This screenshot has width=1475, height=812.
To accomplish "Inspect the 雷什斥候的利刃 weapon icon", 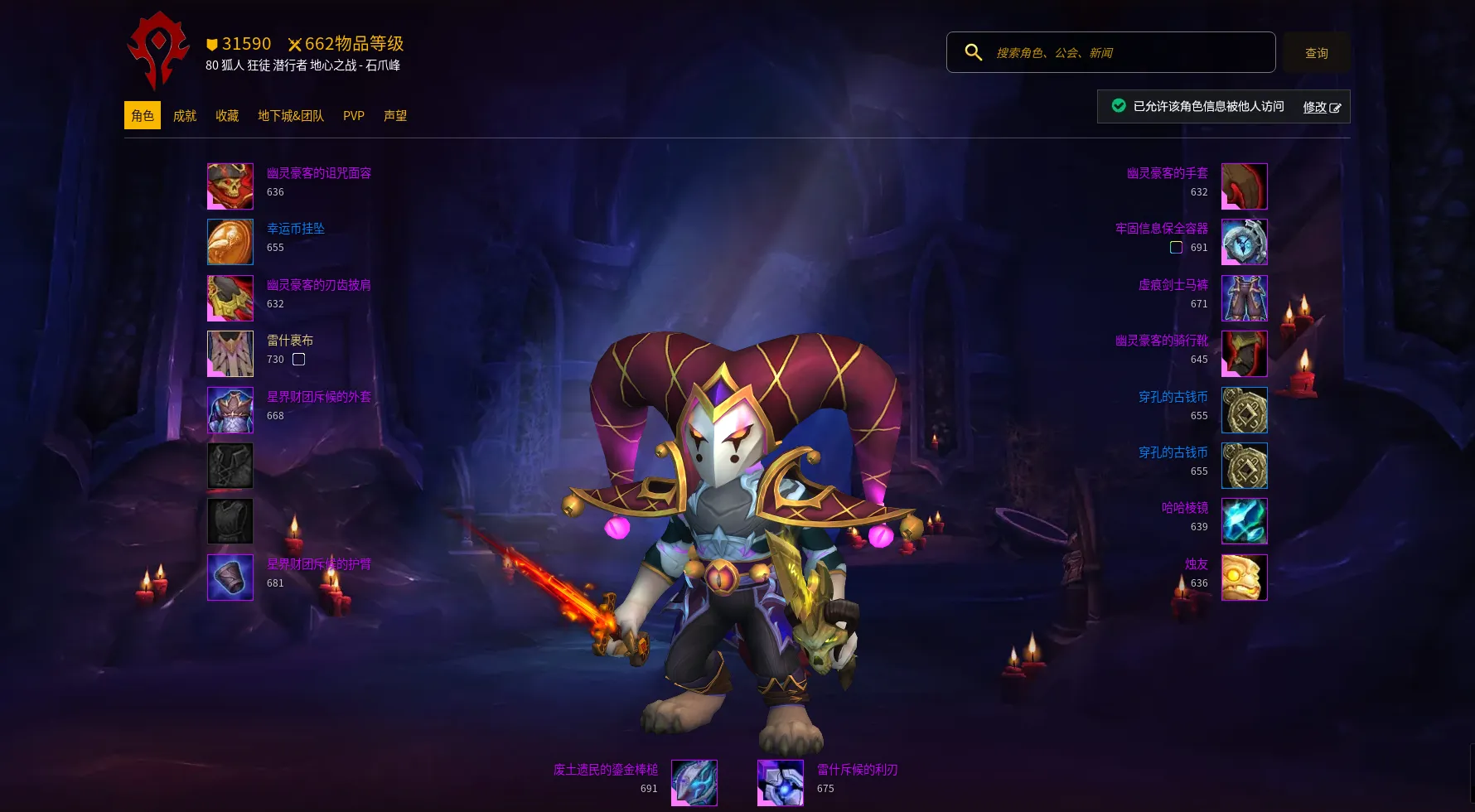I will pos(781,783).
